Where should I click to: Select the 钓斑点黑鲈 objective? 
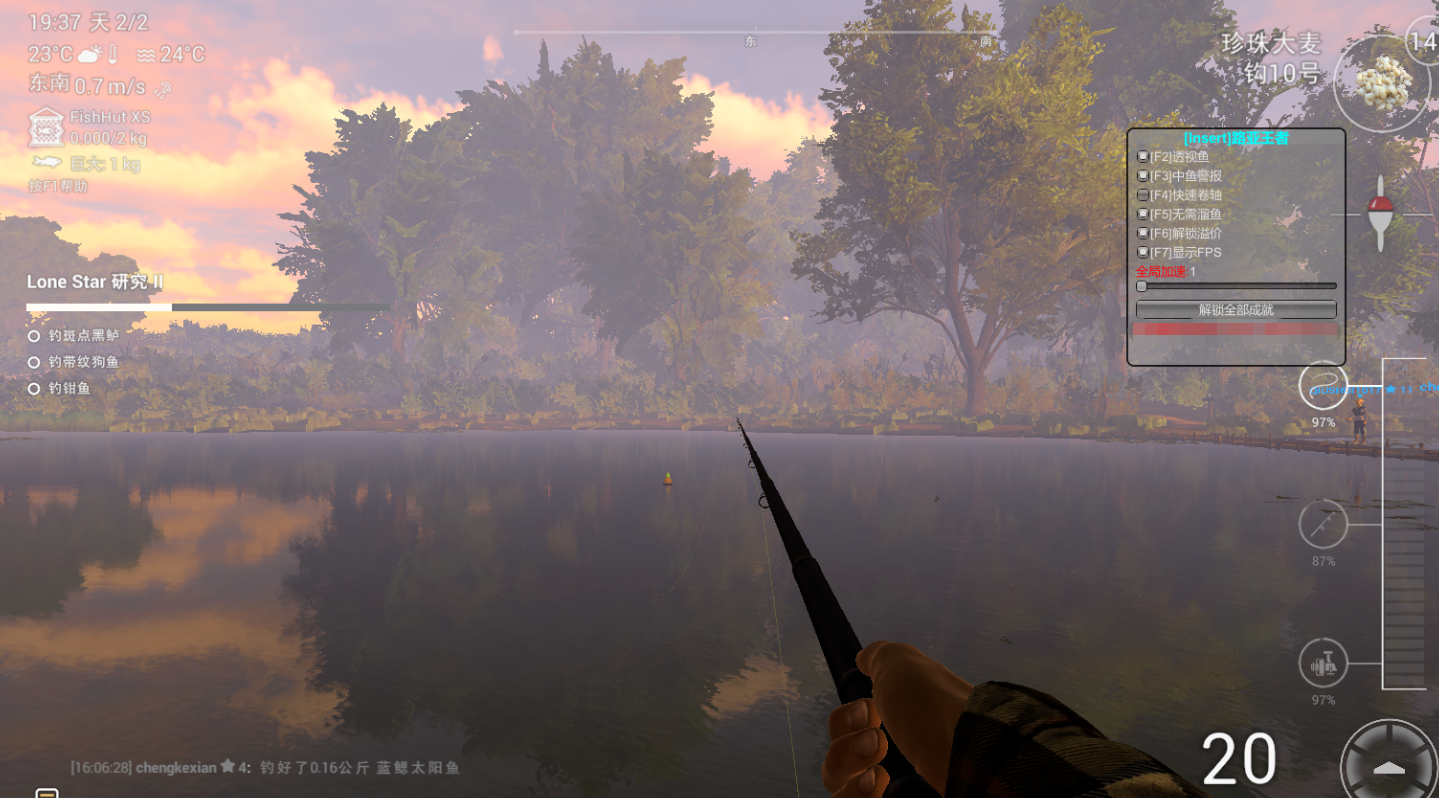[84, 336]
